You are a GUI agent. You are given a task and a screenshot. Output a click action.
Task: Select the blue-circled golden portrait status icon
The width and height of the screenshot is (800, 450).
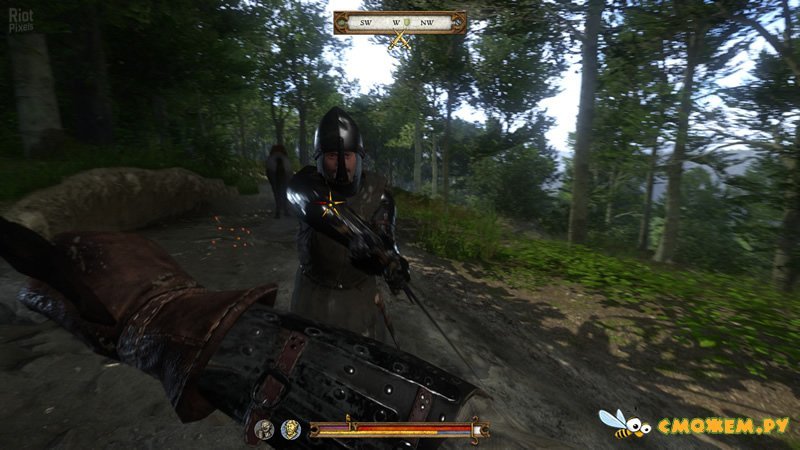coord(291,429)
